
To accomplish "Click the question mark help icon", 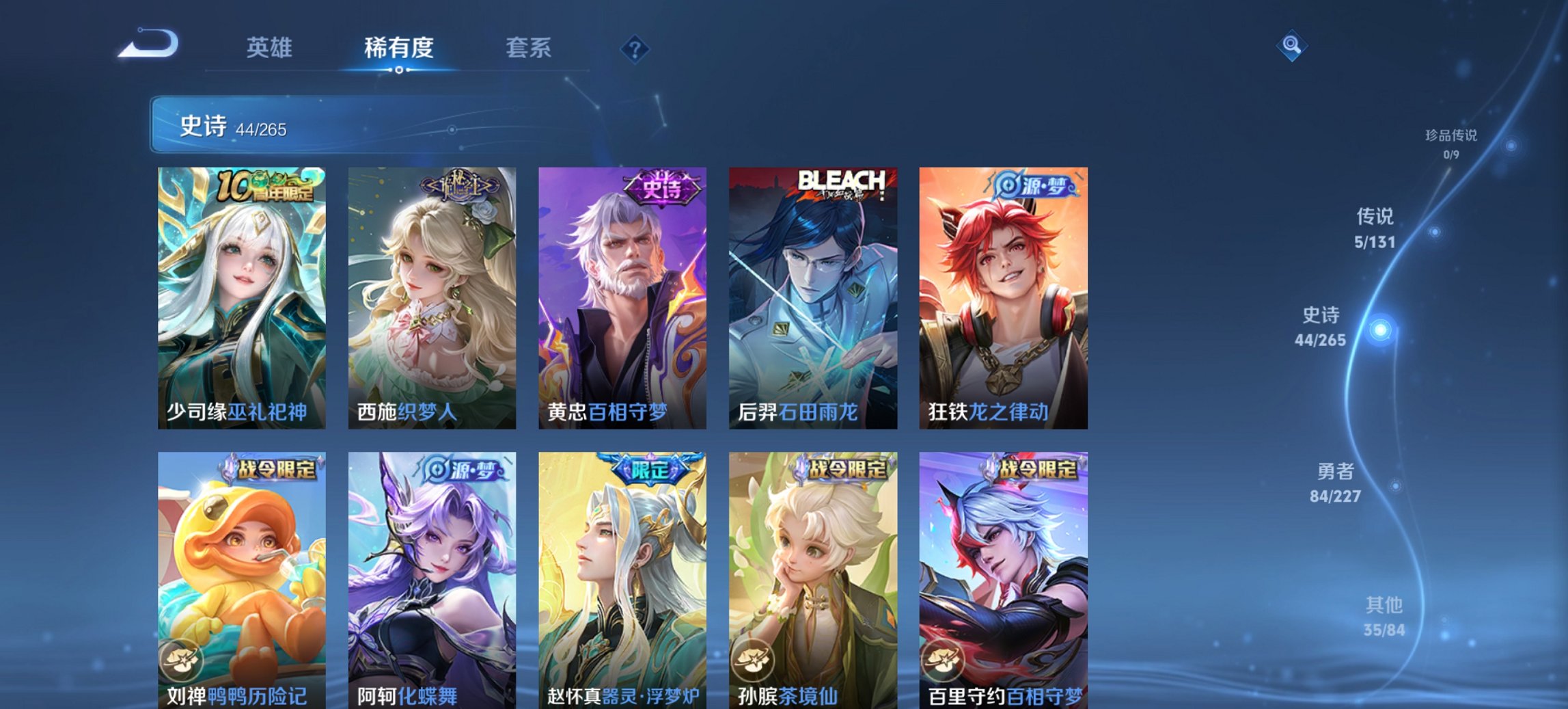I will tap(635, 48).
